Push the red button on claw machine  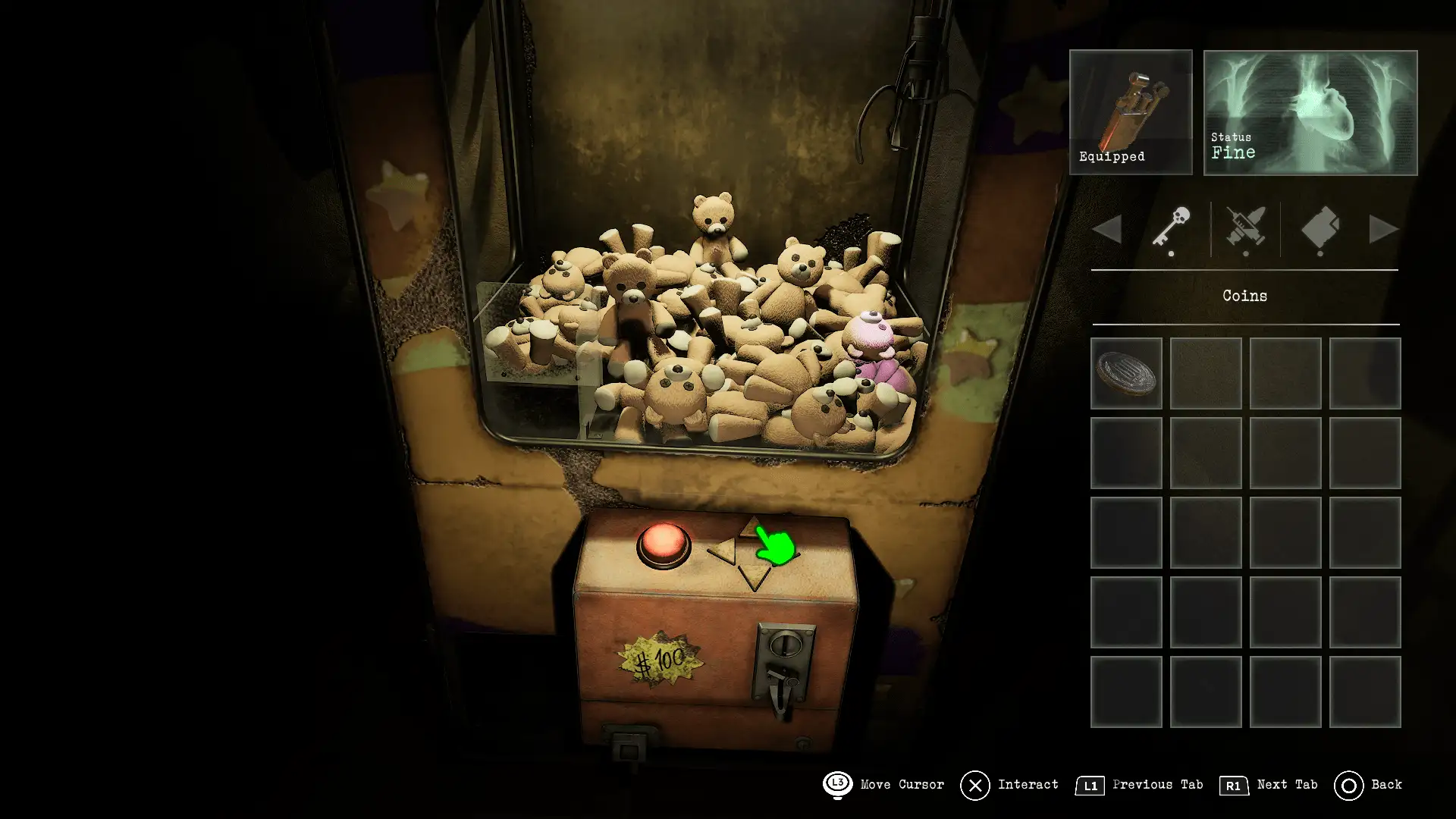click(664, 544)
